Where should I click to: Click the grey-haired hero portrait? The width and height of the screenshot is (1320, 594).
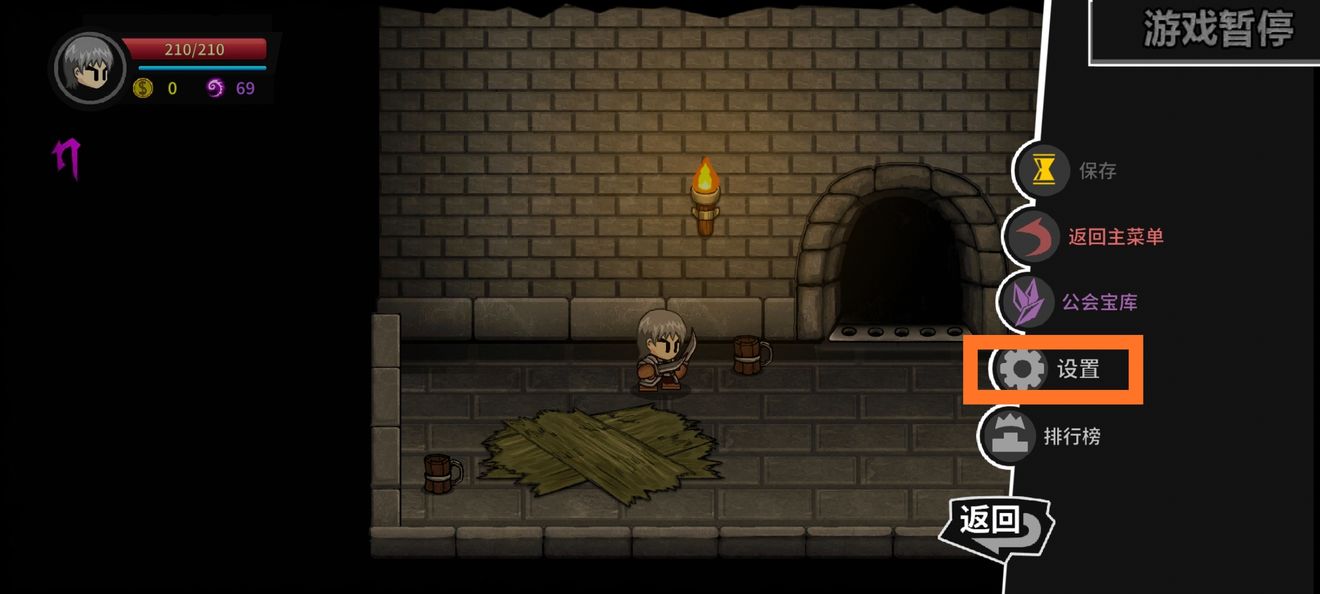(90, 68)
